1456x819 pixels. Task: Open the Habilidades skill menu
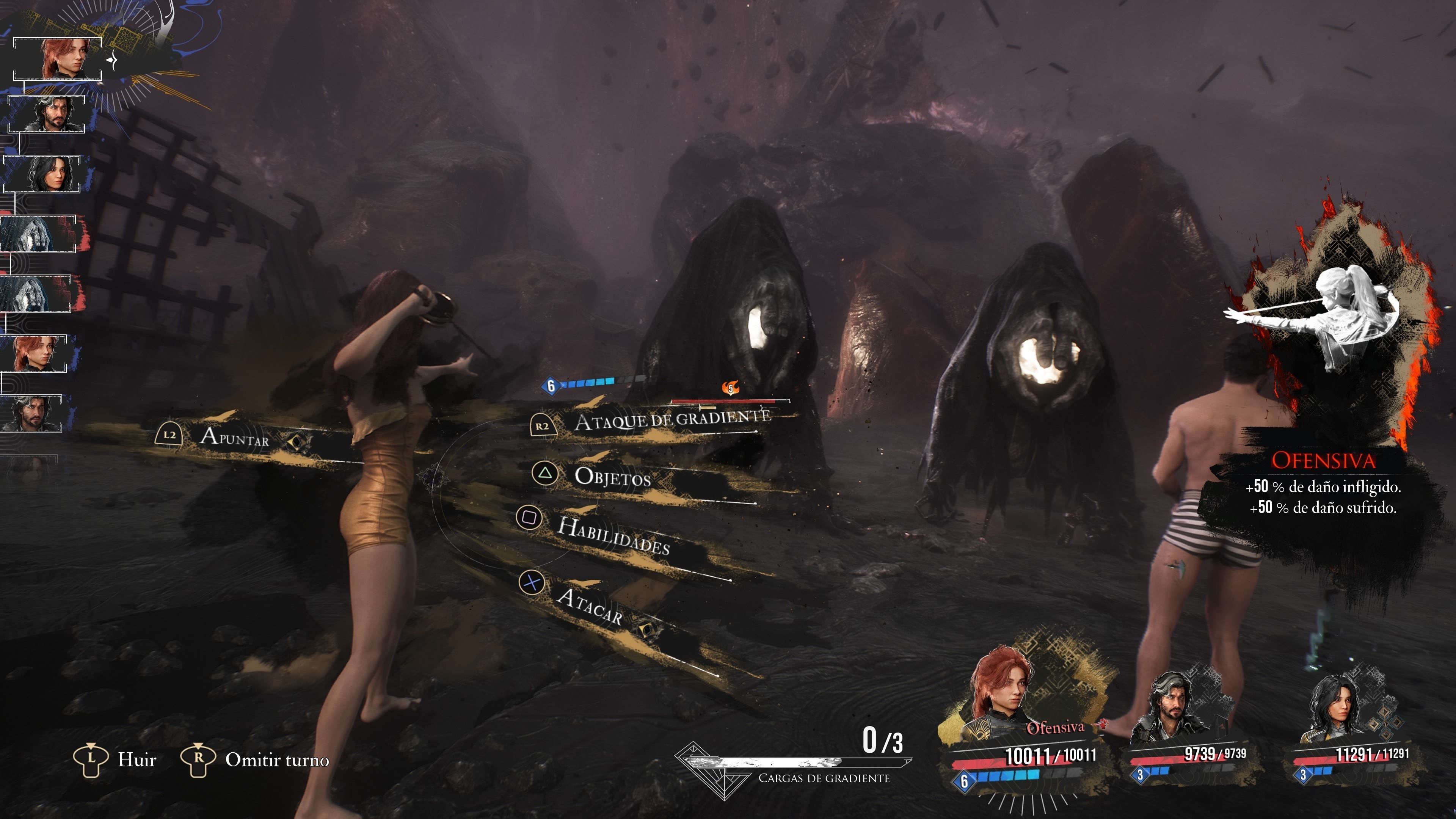point(613,535)
